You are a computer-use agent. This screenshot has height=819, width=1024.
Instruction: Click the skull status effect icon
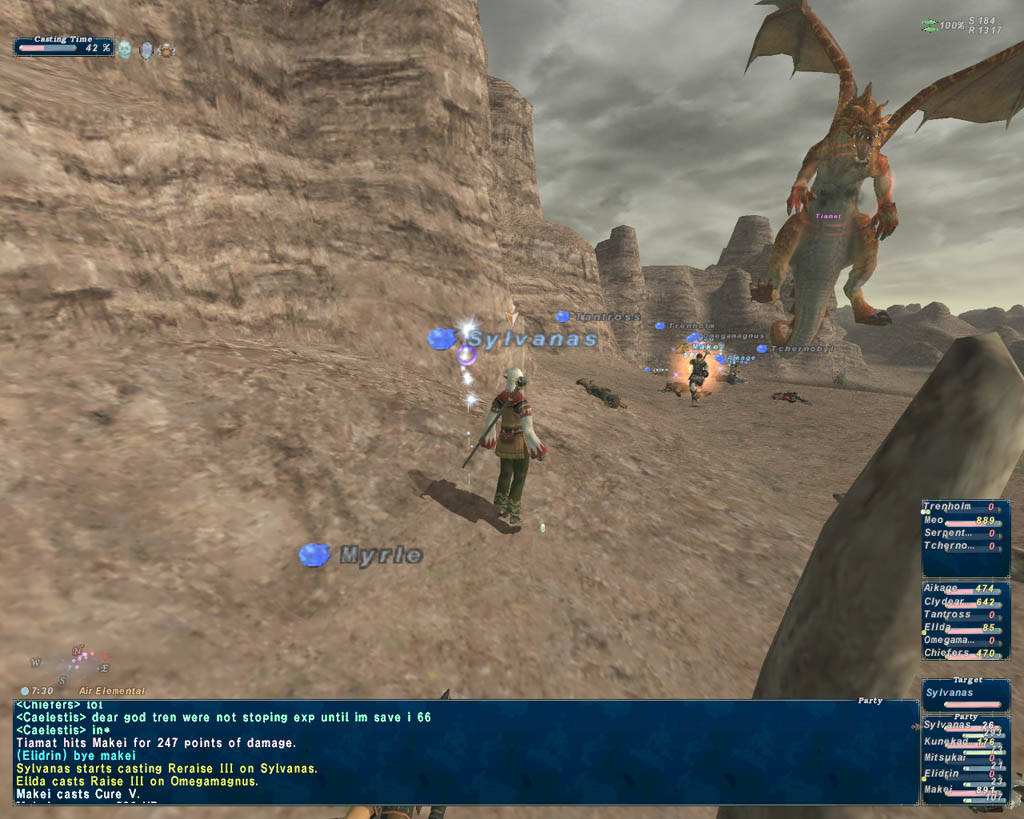click(125, 49)
